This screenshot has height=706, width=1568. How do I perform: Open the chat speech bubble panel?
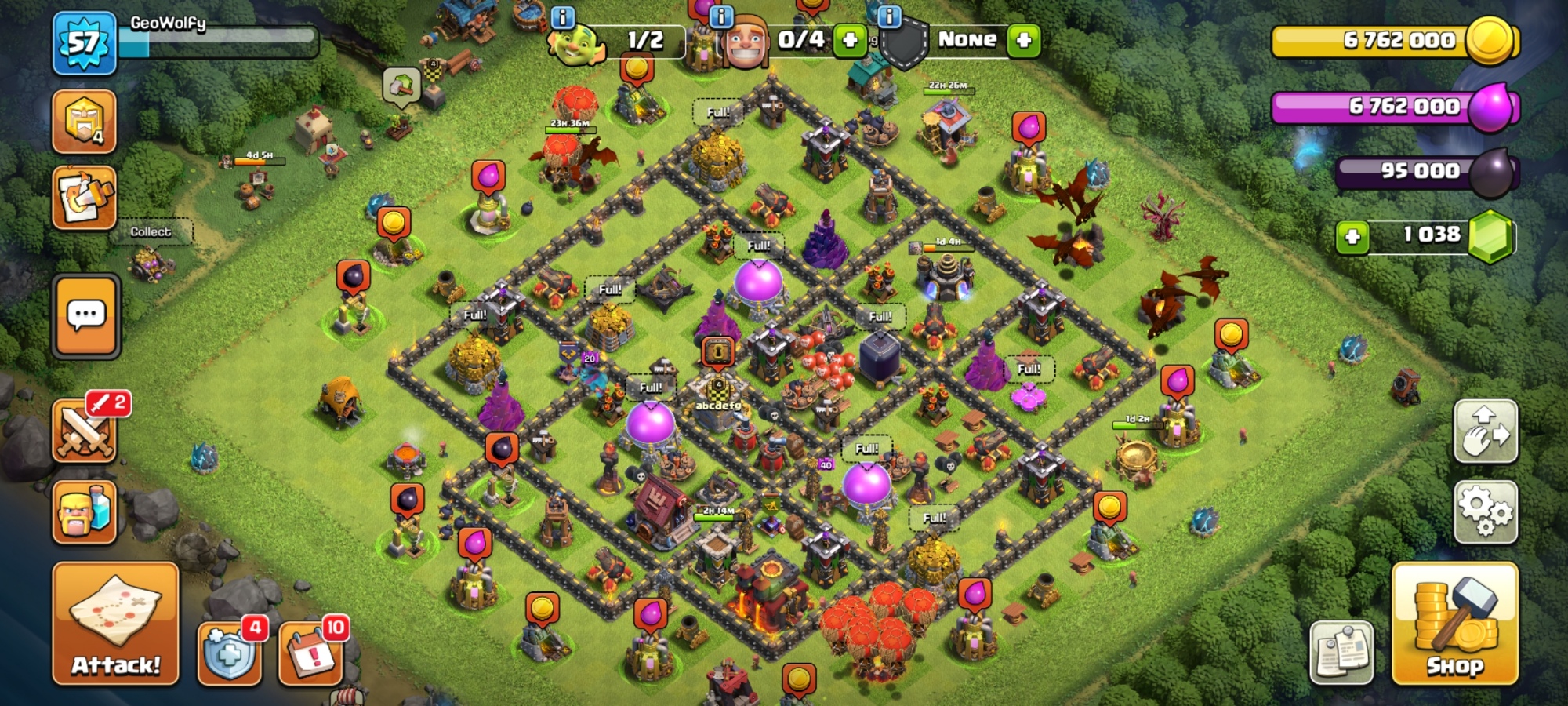point(86,315)
